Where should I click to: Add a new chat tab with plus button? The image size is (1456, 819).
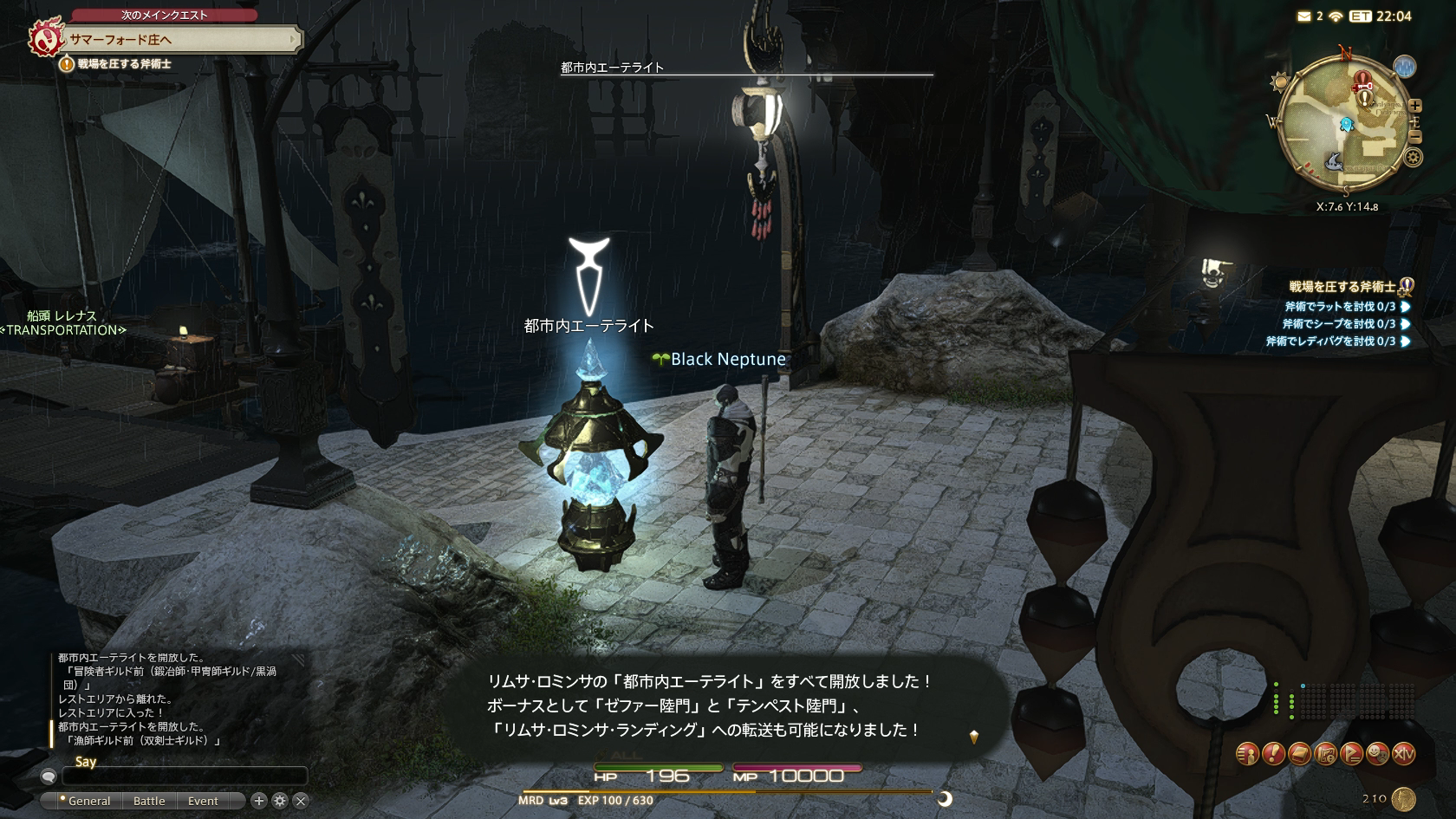click(x=258, y=801)
